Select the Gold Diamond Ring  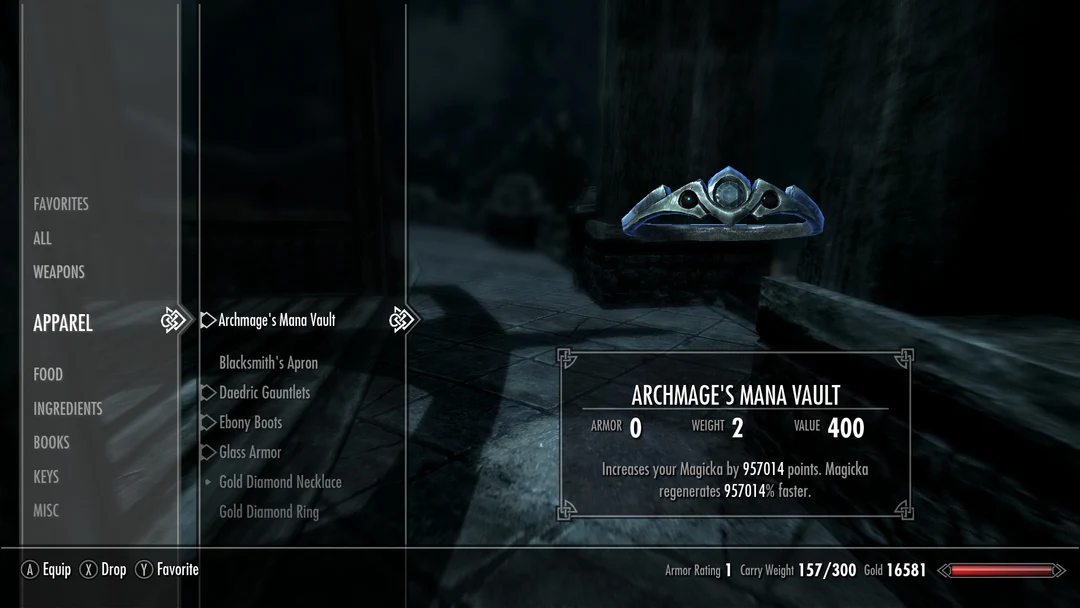tap(269, 512)
